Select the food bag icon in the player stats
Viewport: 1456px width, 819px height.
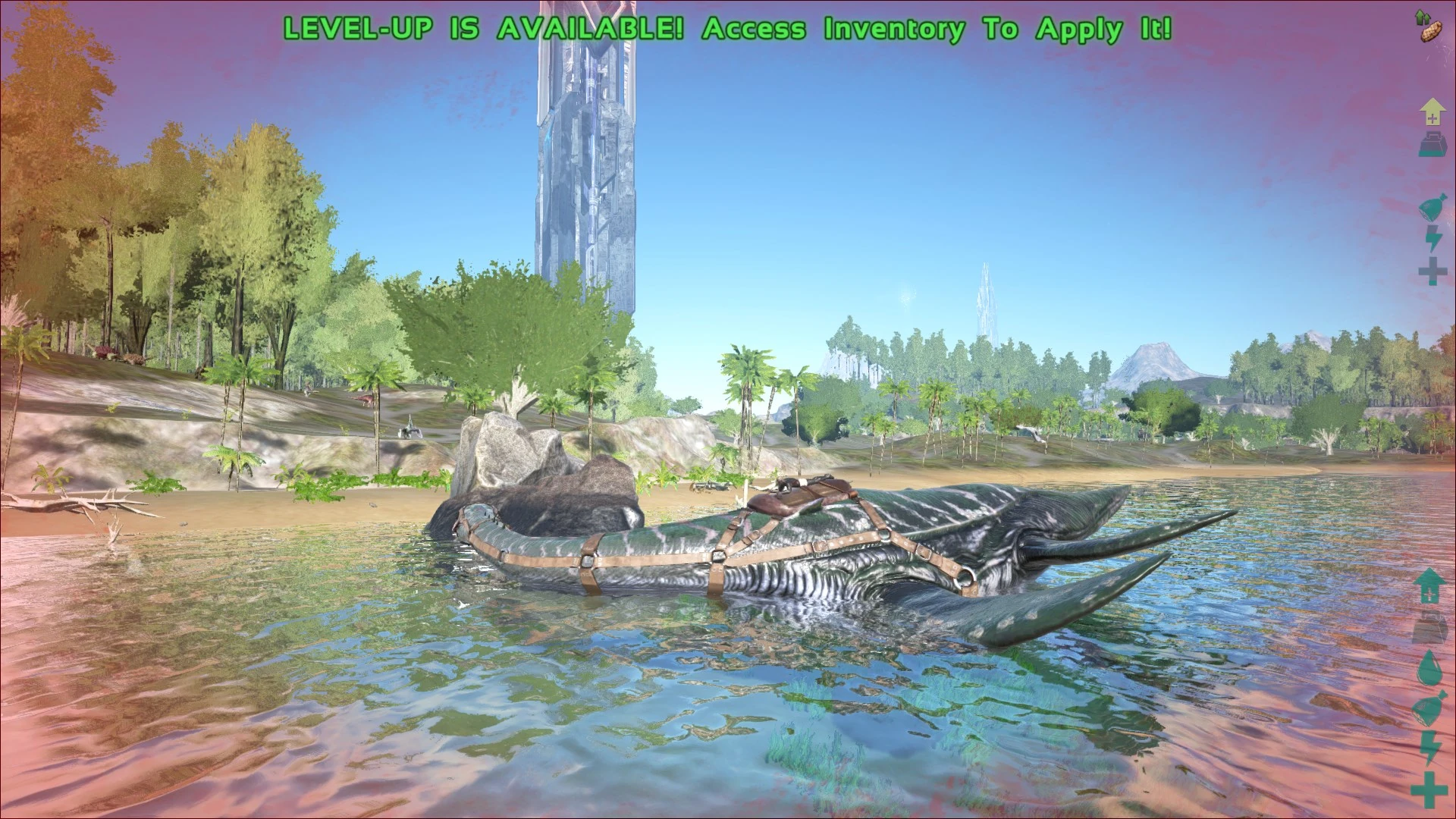(1432, 205)
